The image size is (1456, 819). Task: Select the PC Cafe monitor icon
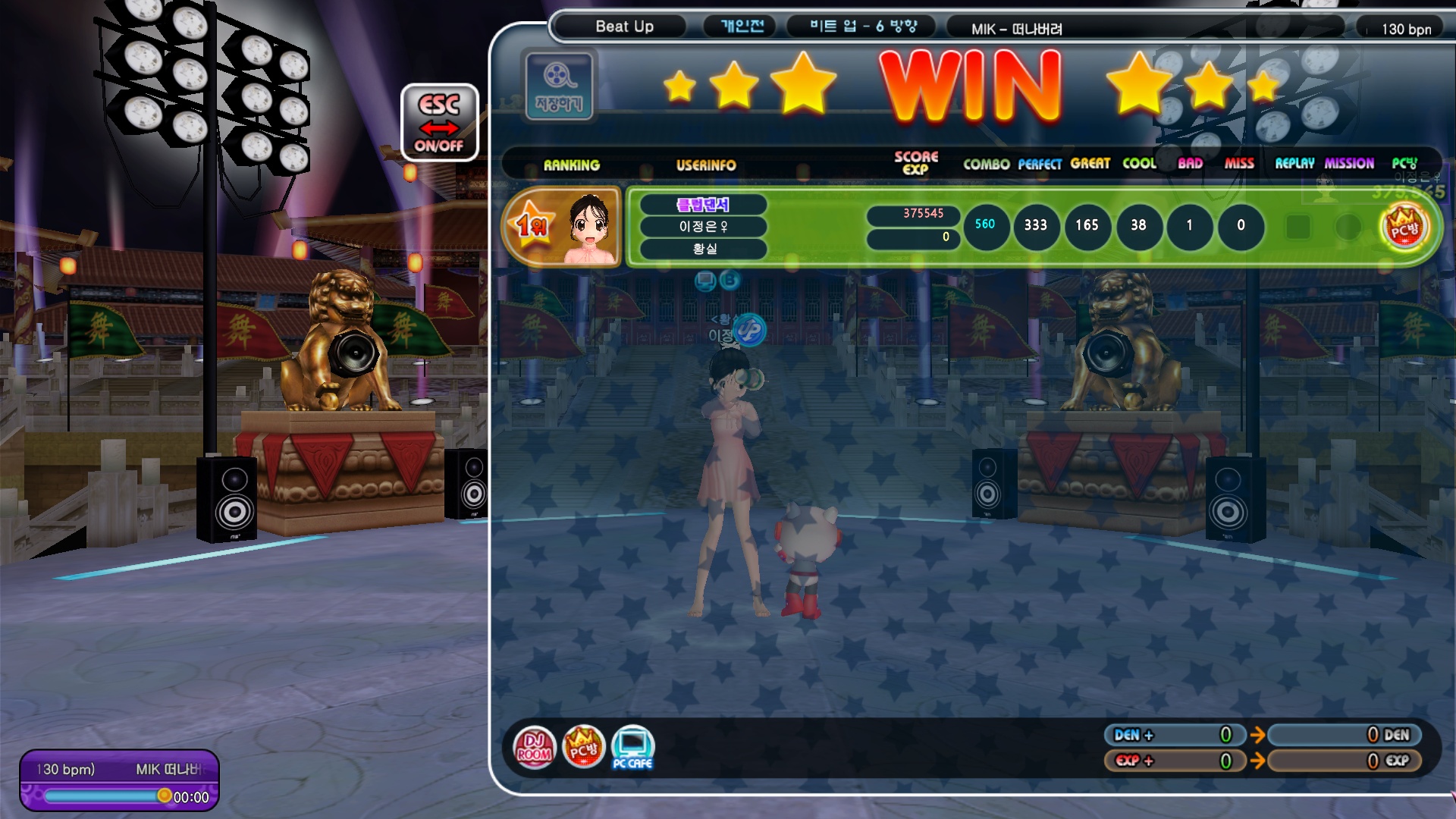point(632,747)
